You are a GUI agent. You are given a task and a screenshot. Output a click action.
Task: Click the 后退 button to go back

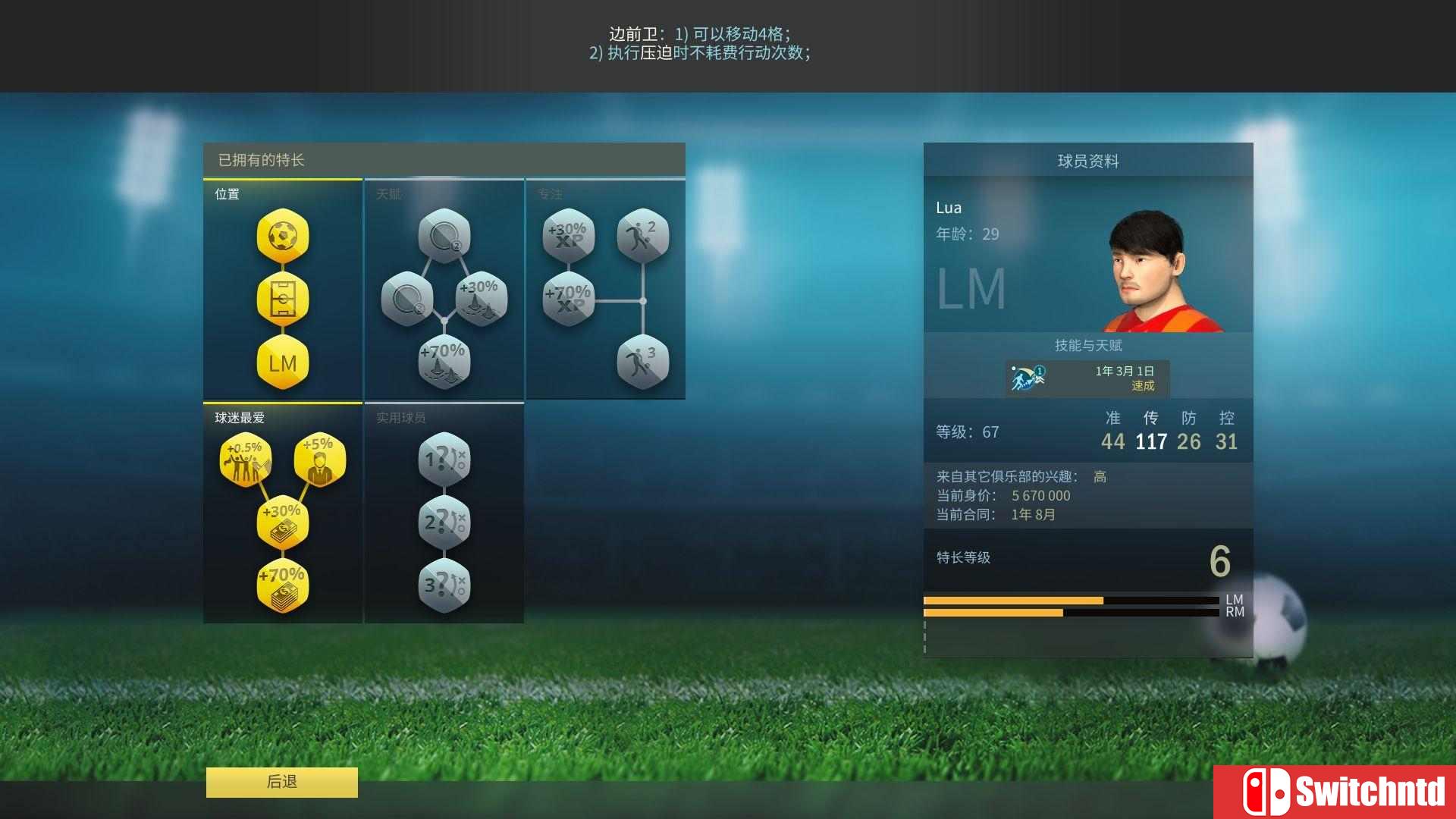[281, 782]
